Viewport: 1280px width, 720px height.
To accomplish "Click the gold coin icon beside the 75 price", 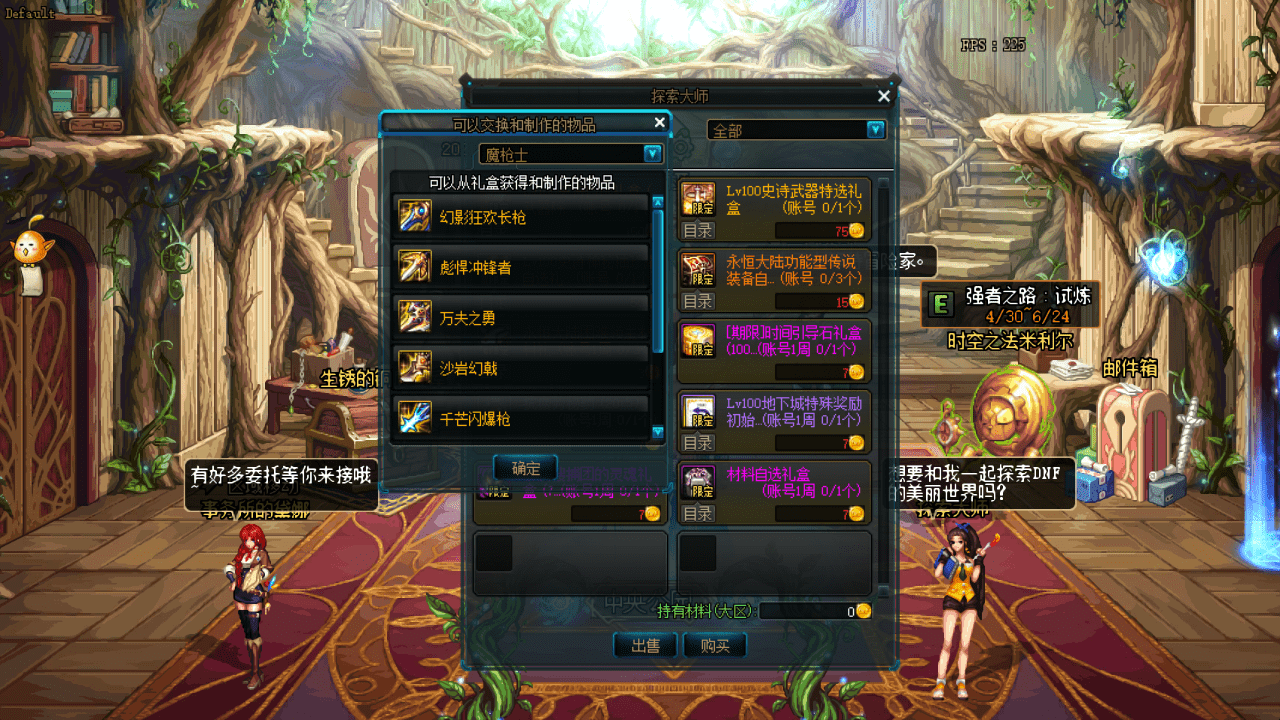I will 855,231.
